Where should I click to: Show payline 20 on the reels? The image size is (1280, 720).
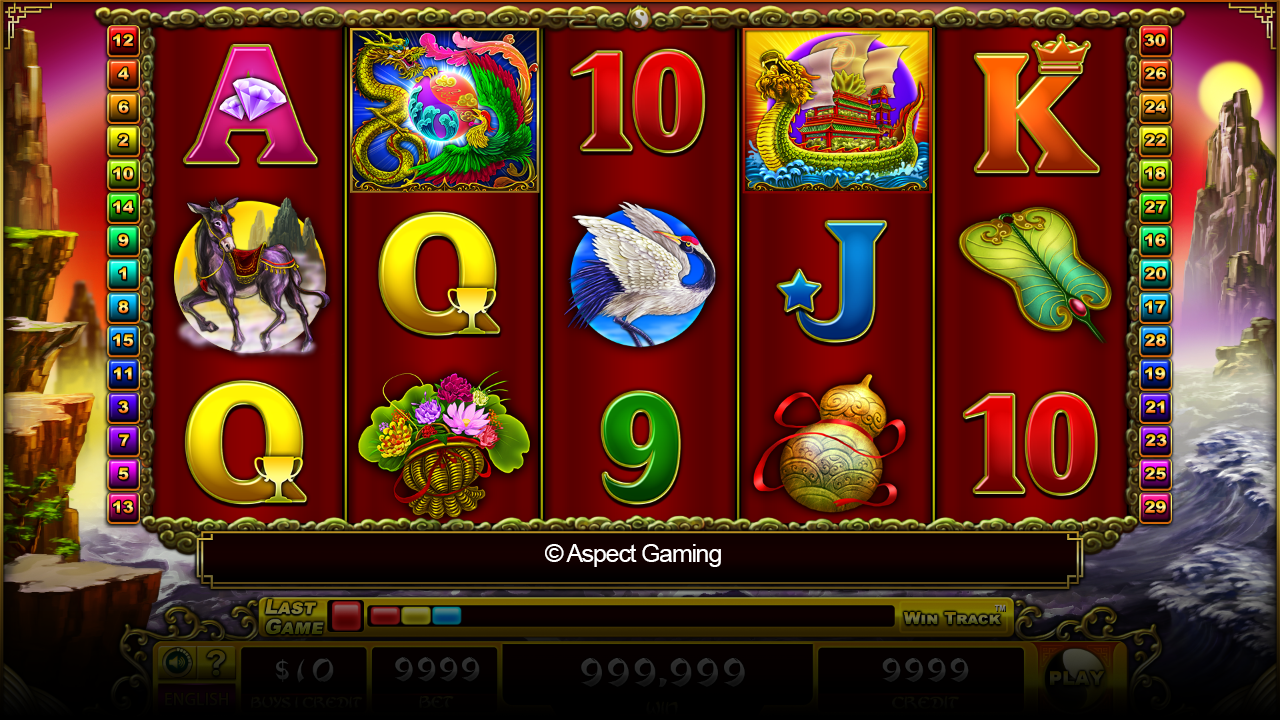tap(1155, 274)
